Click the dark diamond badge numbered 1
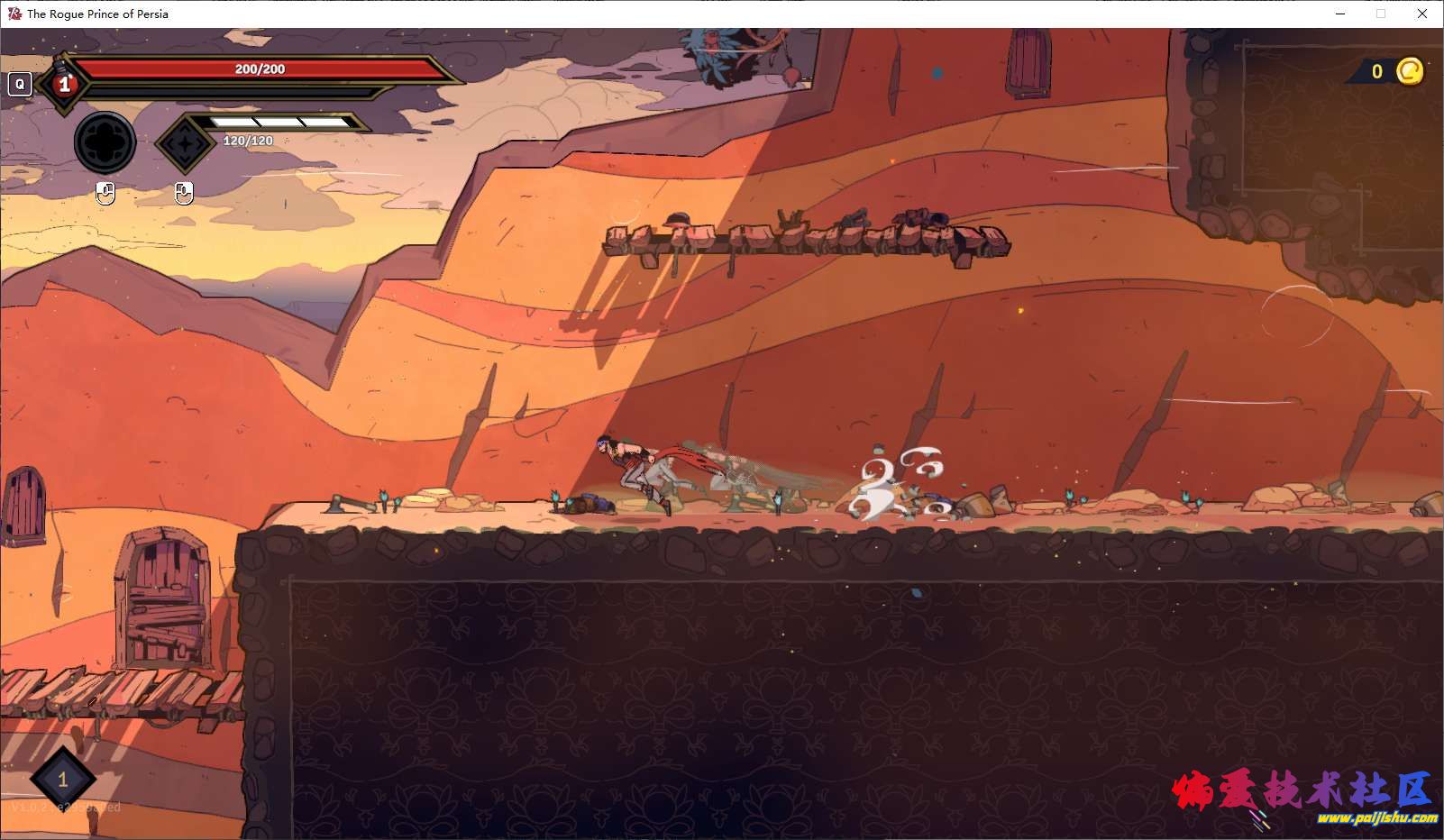 coord(62,780)
